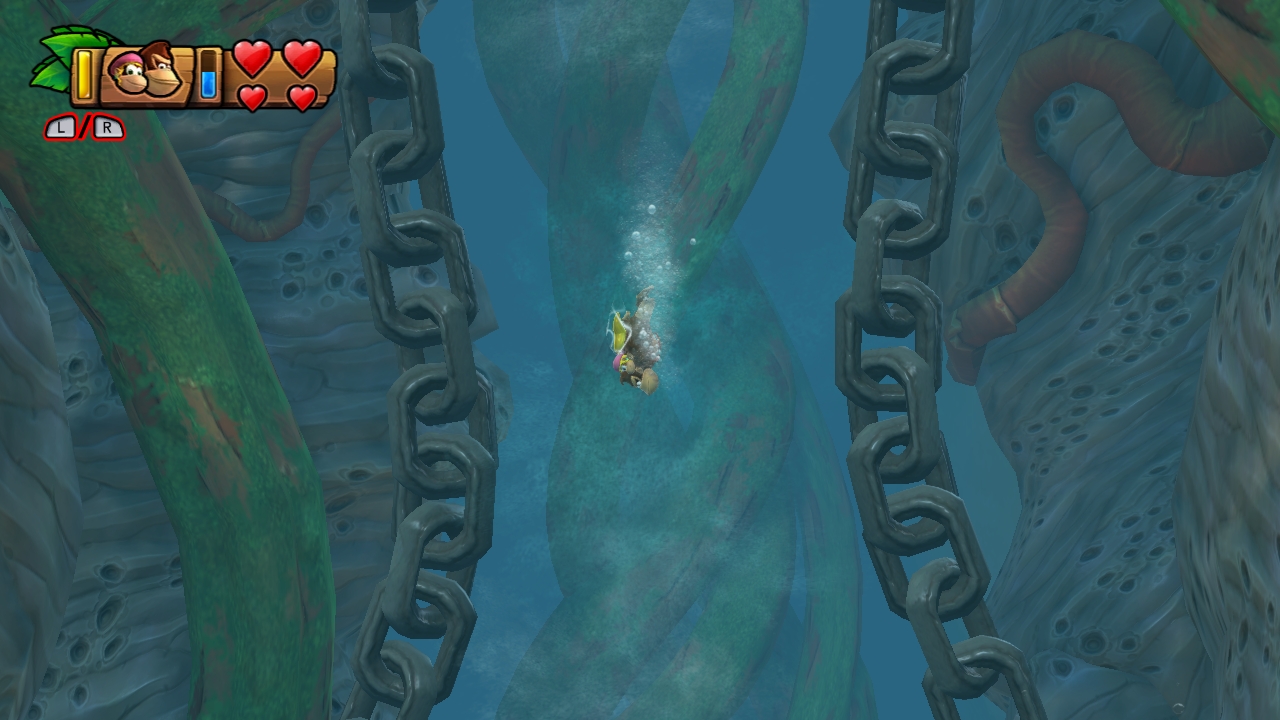This screenshot has height=720, width=1280.
Task: Click the Donkey Kong and Dixie portrait
Action: 147,73
